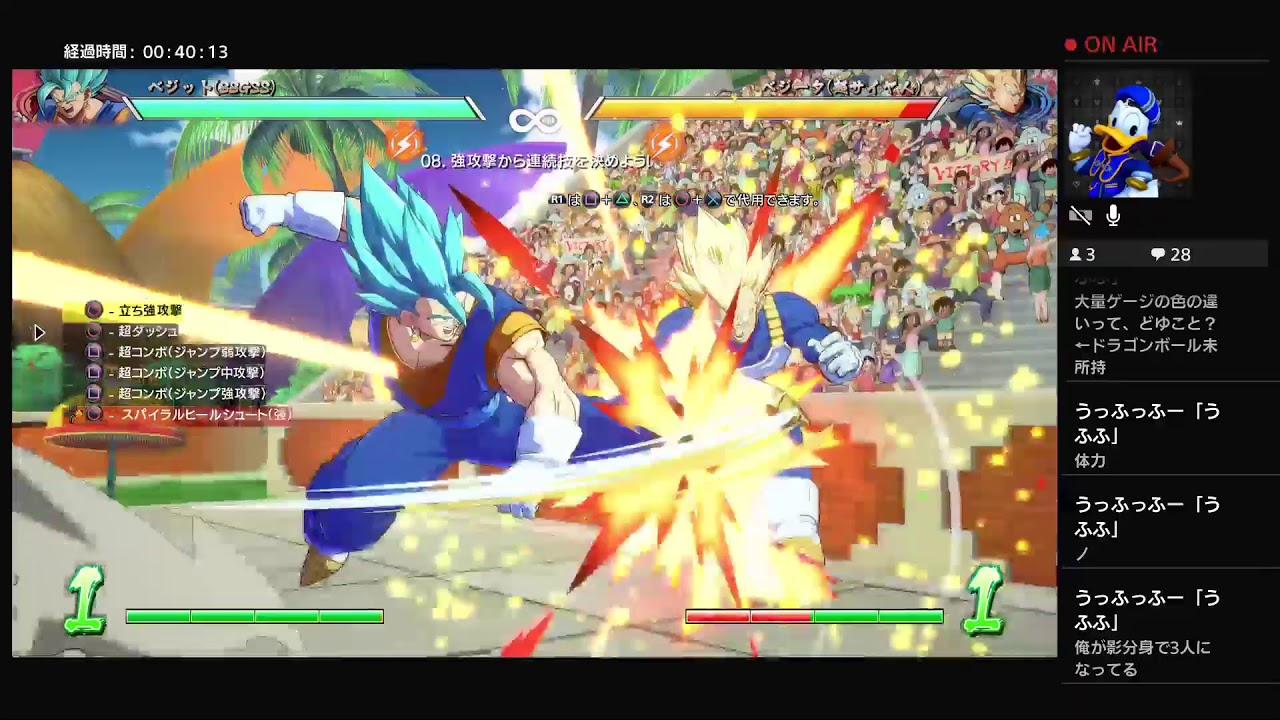Click the square icon beside 超コンボ(ジャンプ強攻撃)
Screen dimensions: 1280x720
tap(95, 392)
